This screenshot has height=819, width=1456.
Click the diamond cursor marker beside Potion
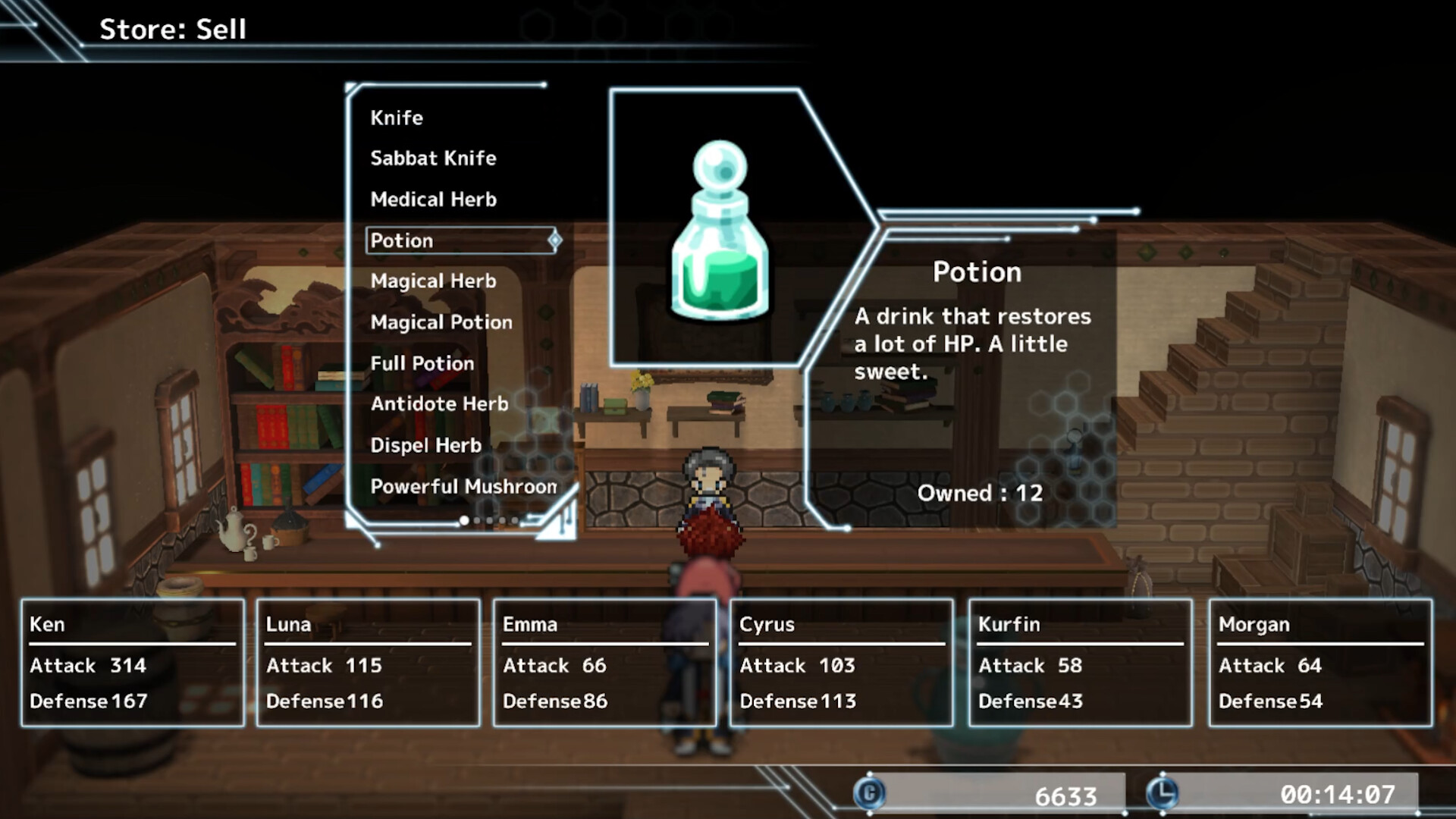click(x=556, y=240)
